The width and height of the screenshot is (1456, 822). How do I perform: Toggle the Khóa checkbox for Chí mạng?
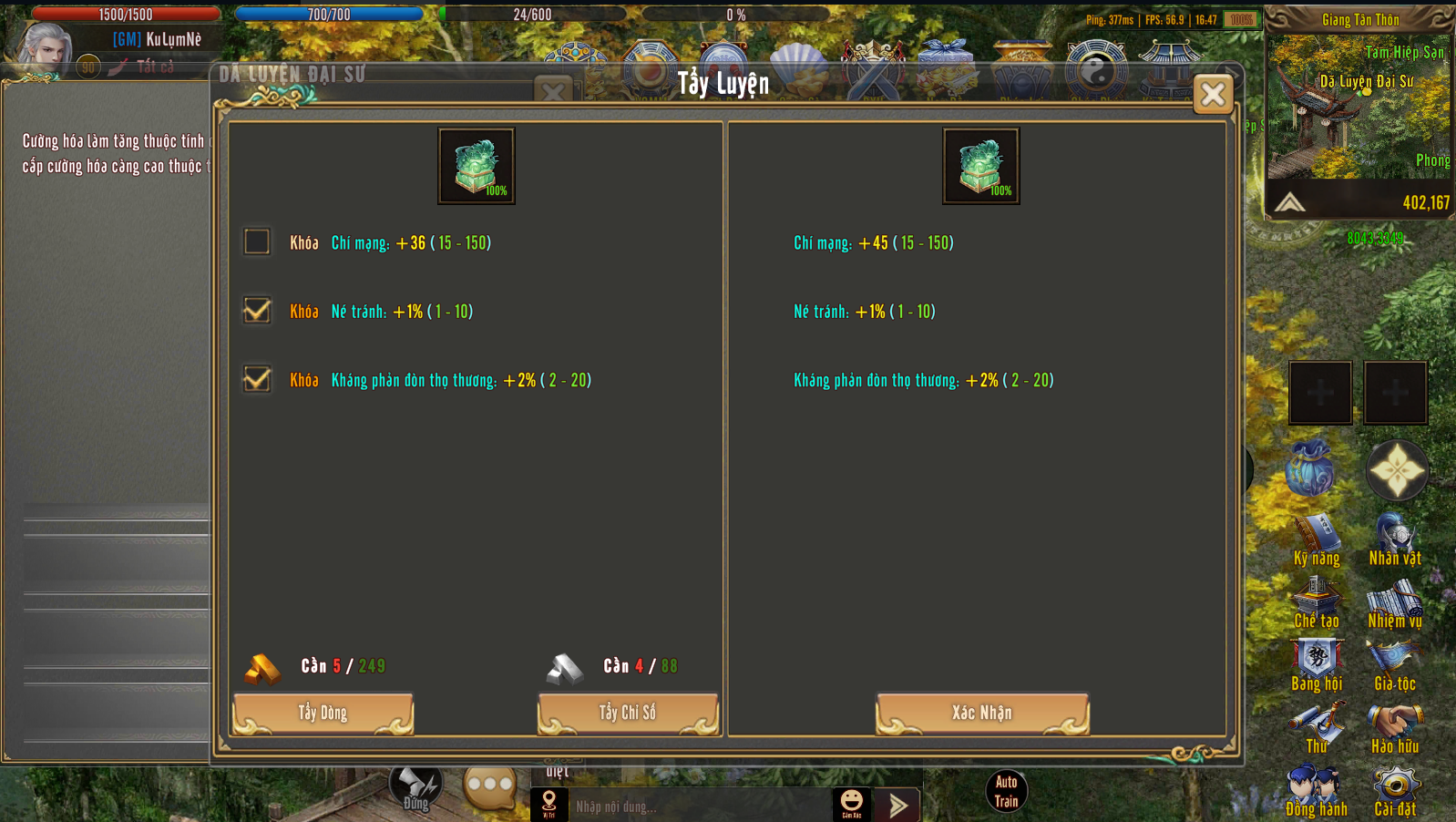click(257, 241)
